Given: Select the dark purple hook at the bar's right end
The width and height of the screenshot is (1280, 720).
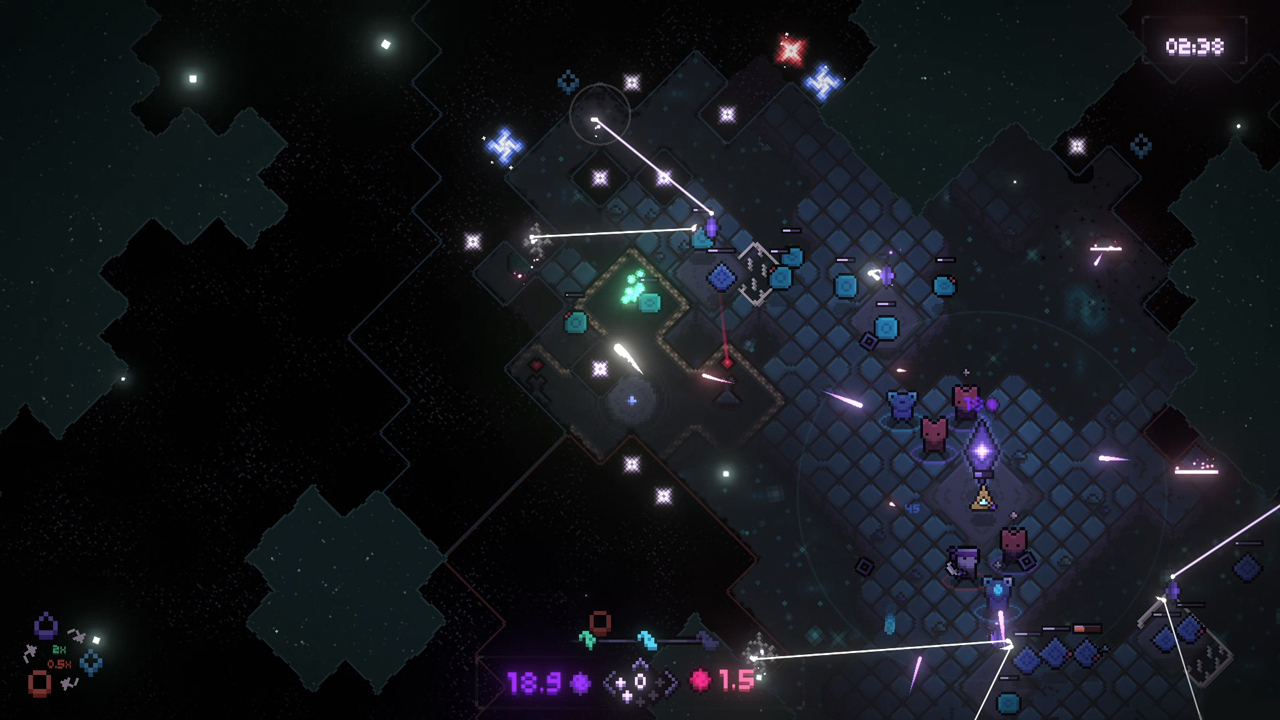Looking at the screenshot, I should pos(708,638).
